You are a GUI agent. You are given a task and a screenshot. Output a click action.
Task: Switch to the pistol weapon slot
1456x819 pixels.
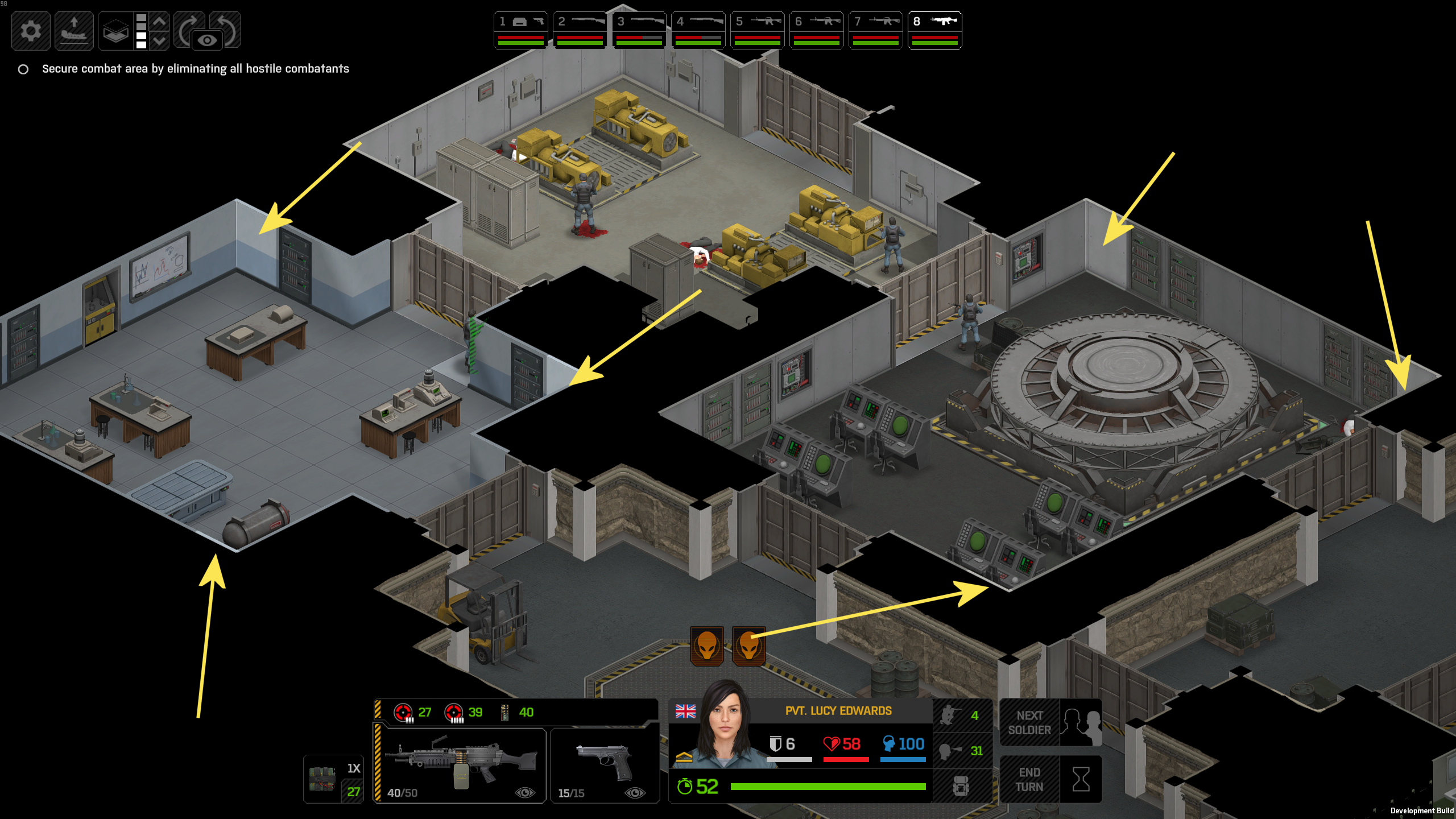tap(605, 765)
